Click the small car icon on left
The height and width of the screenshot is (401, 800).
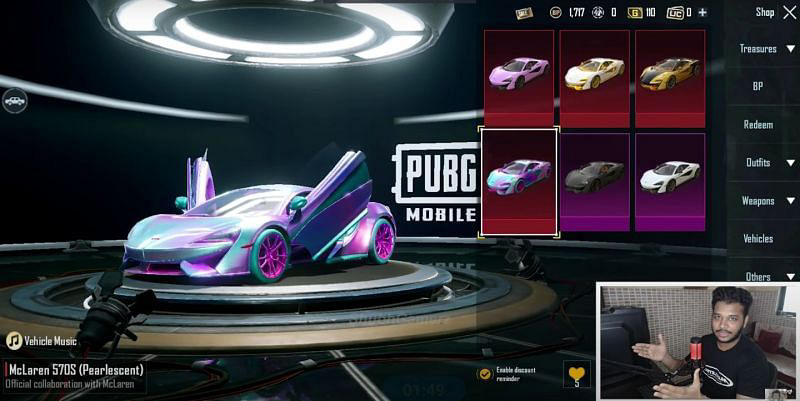14,101
